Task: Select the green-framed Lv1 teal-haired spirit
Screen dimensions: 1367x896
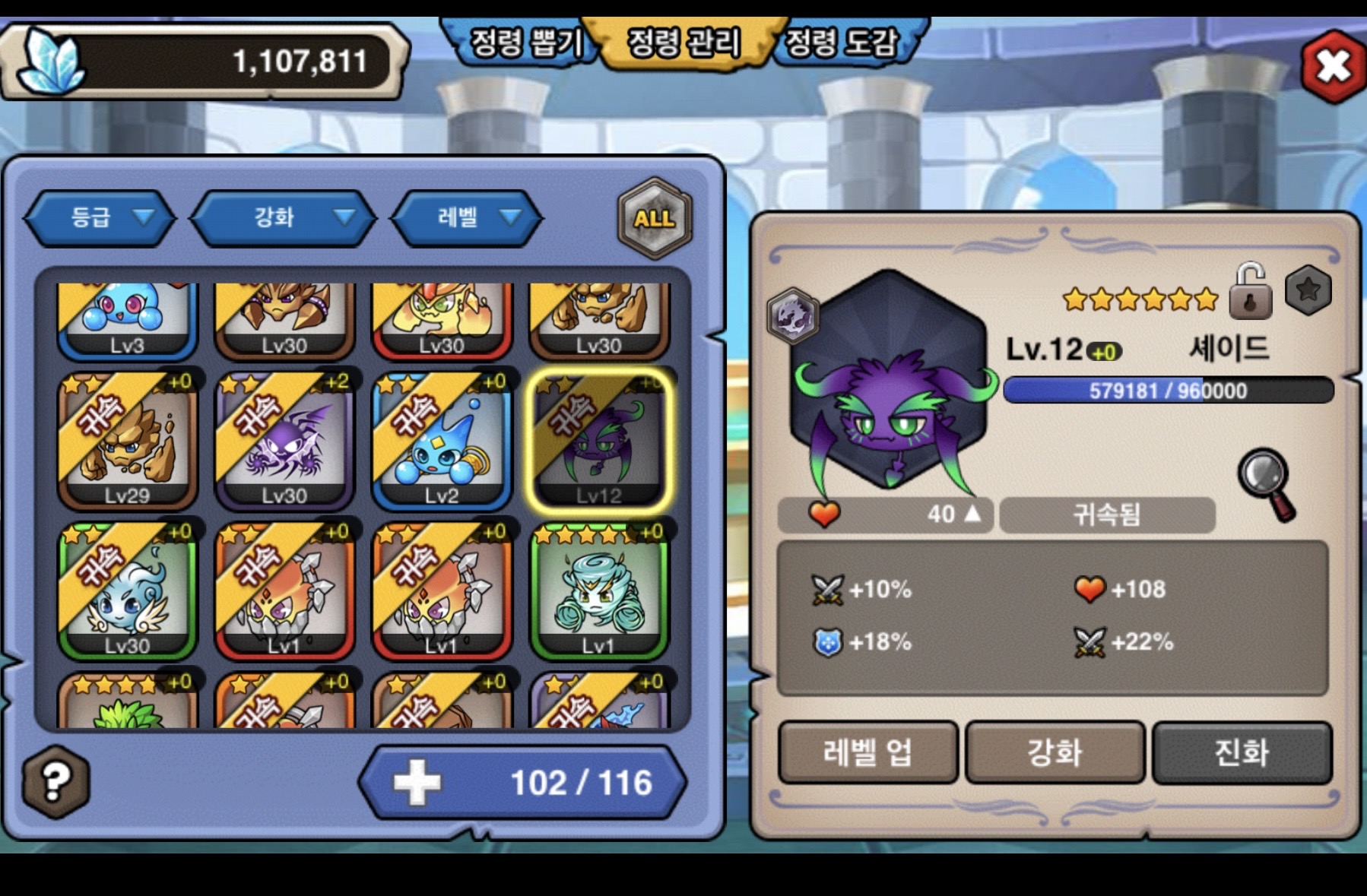Action: coord(599,590)
